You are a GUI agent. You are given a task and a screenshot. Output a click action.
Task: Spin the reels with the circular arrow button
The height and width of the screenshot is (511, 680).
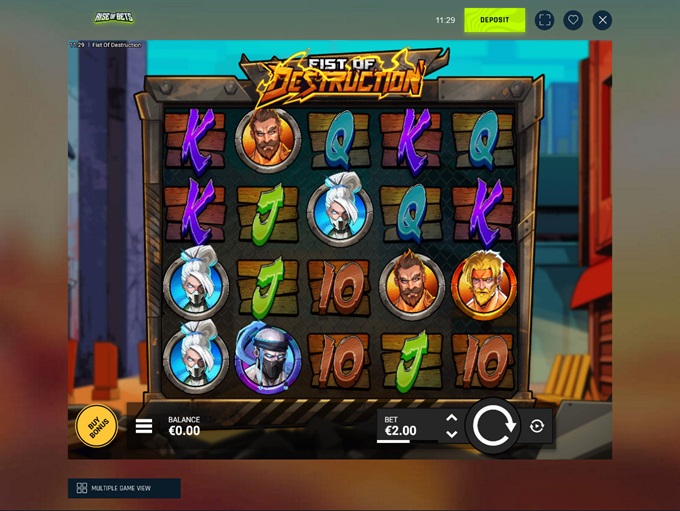click(x=492, y=426)
